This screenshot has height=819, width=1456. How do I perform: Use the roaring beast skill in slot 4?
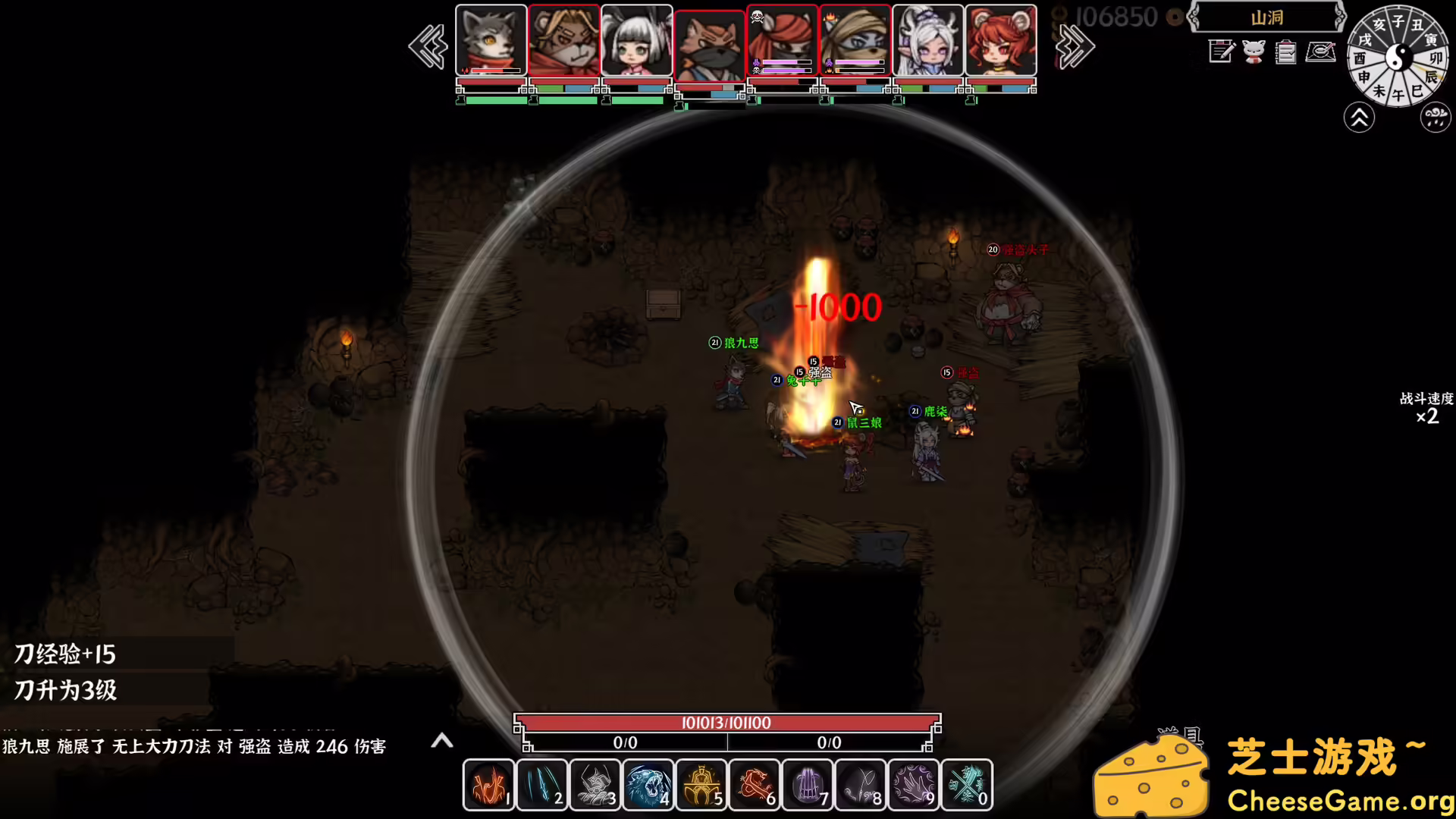click(x=648, y=785)
